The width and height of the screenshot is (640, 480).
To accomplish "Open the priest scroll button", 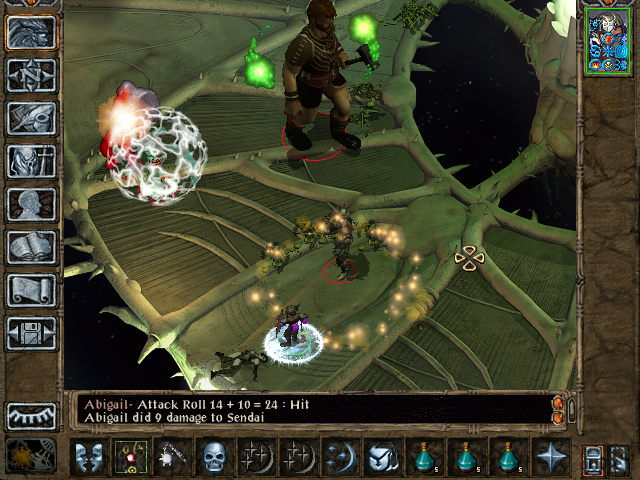I will click(x=31, y=291).
